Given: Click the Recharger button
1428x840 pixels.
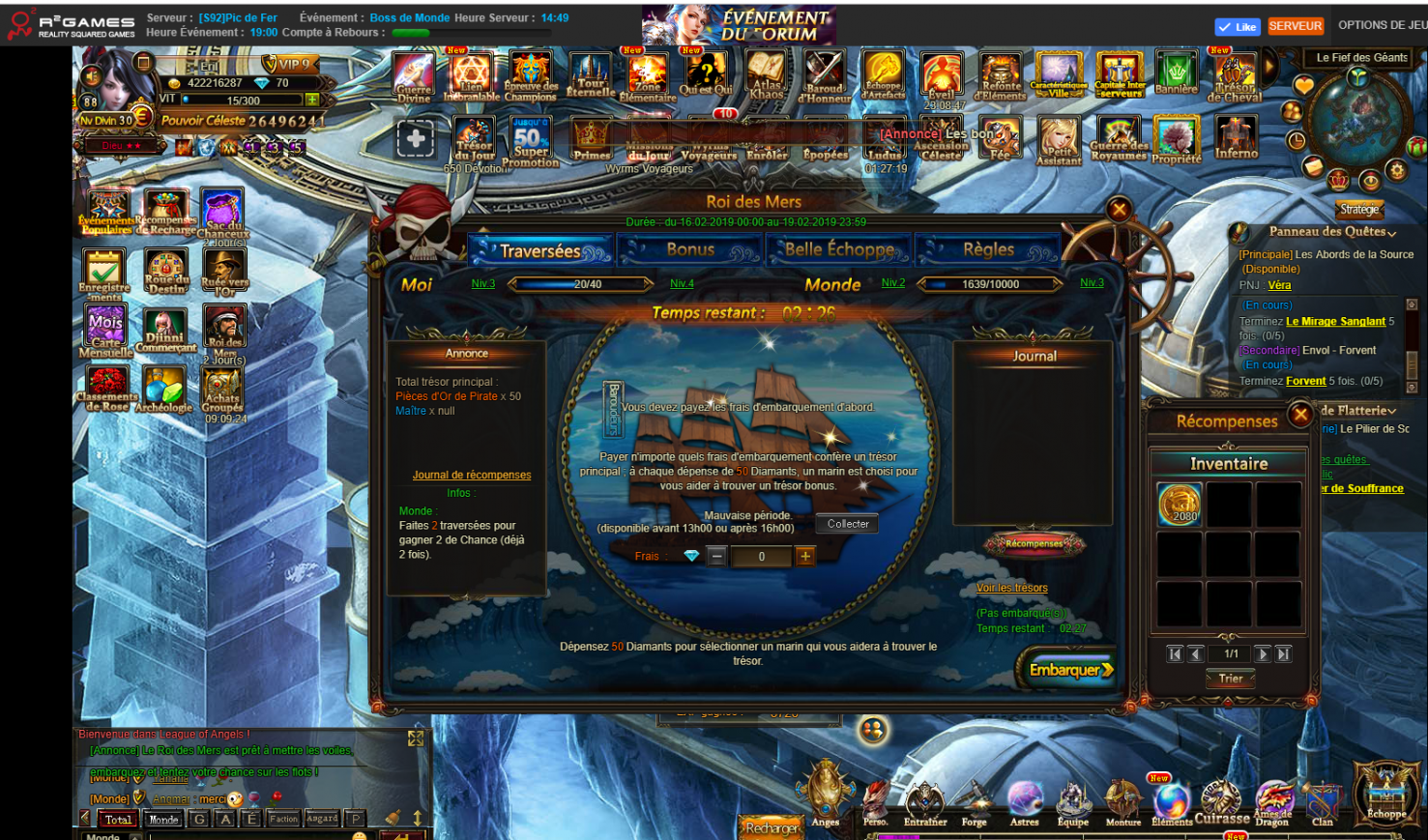Looking at the screenshot, I should click(772, 827).
